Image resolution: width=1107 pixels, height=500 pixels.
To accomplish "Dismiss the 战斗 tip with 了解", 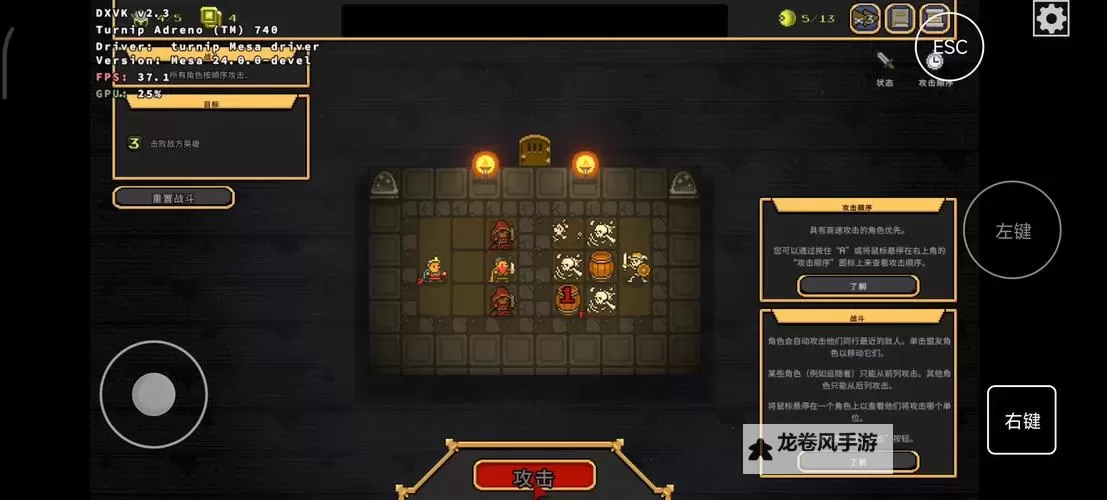I will 858,462.
